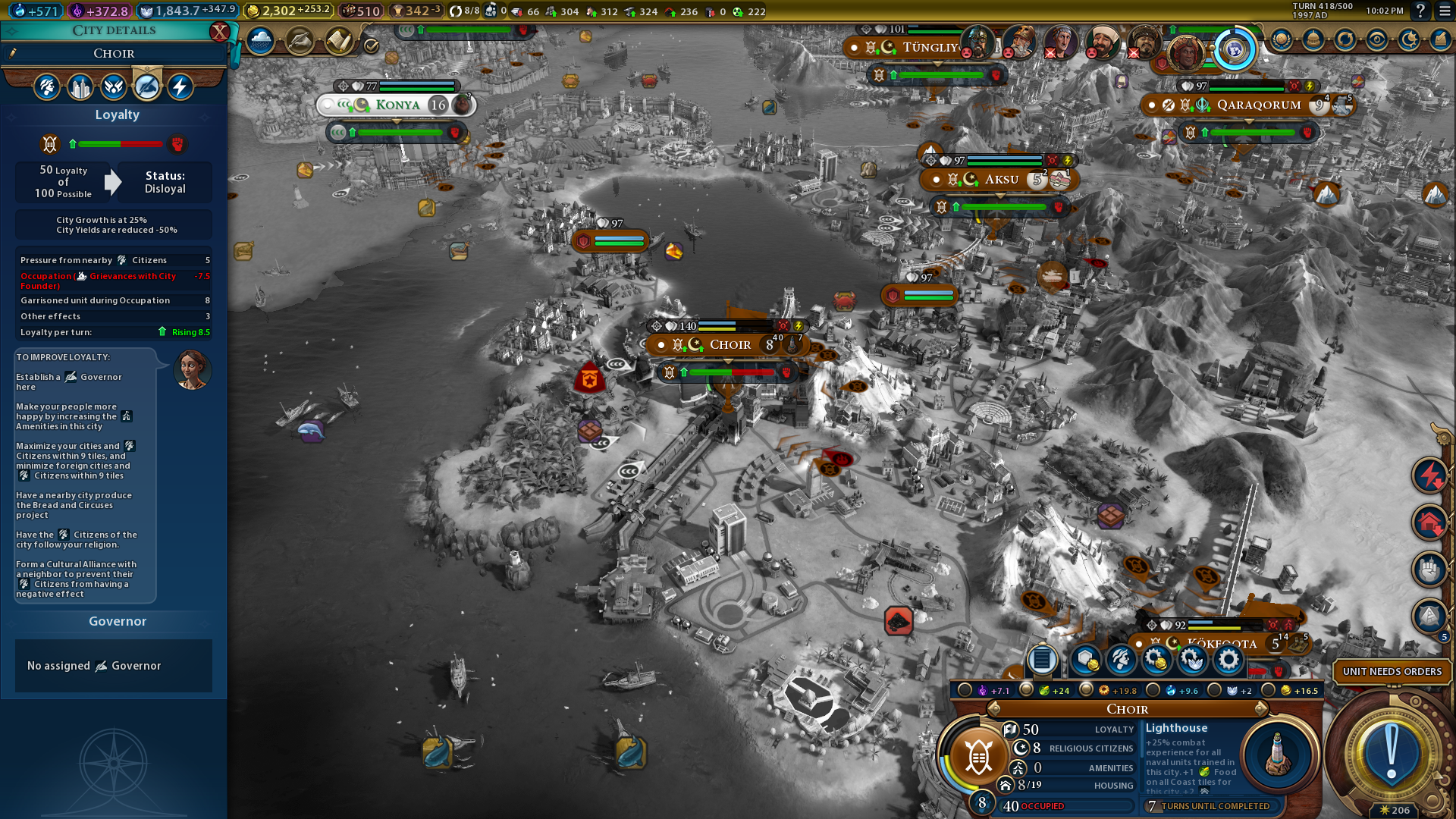Select the globe with laurel ribbon button
This screenshot has height=819, width=1456.
click(x=1282, y=39)
